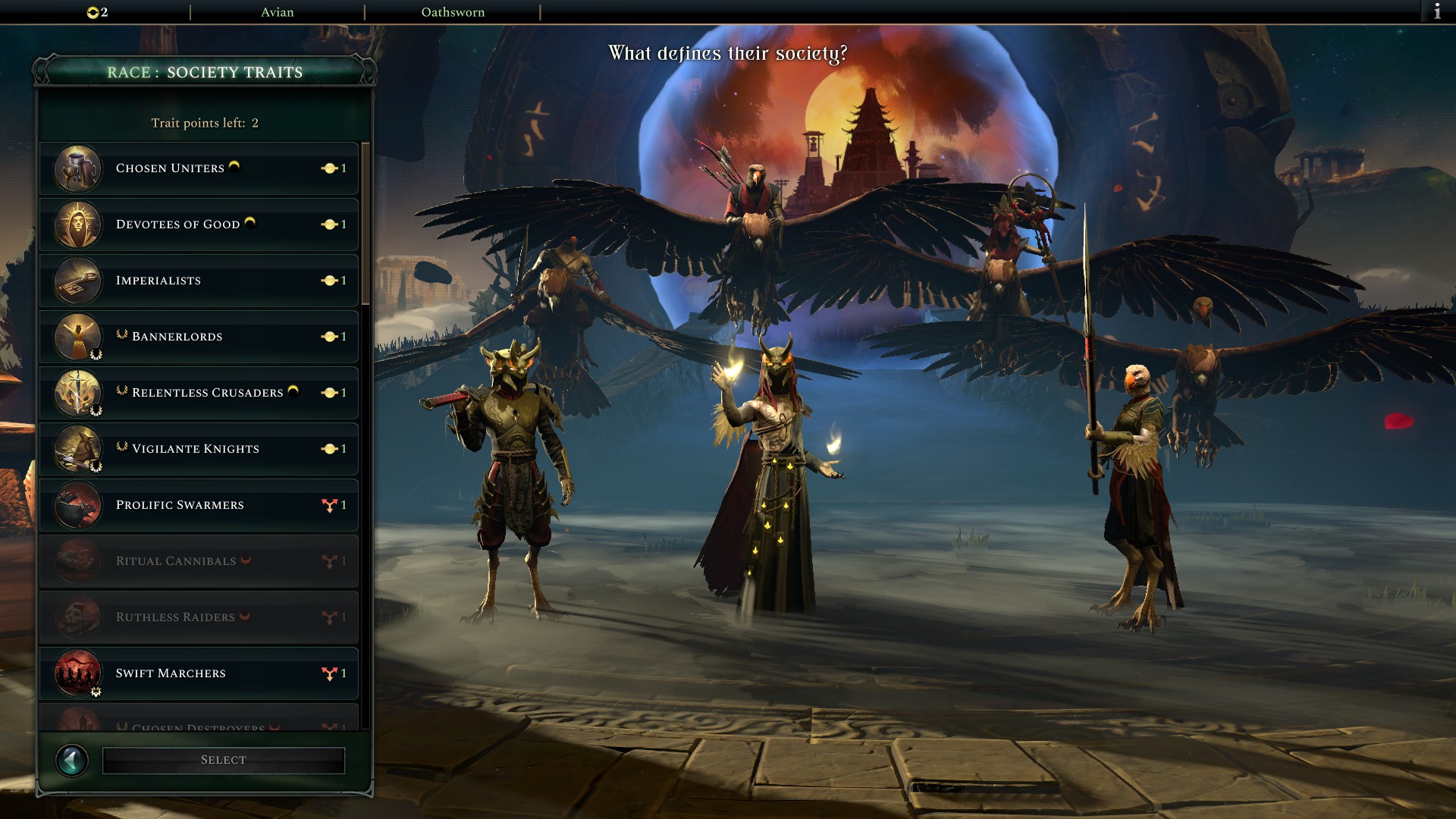Image resolution: width=1456 pixels, height=819 pixels.
Task: Click the Prolific Swarmers swarm icon
Action: pyautogui.click(x=77, y=505)
